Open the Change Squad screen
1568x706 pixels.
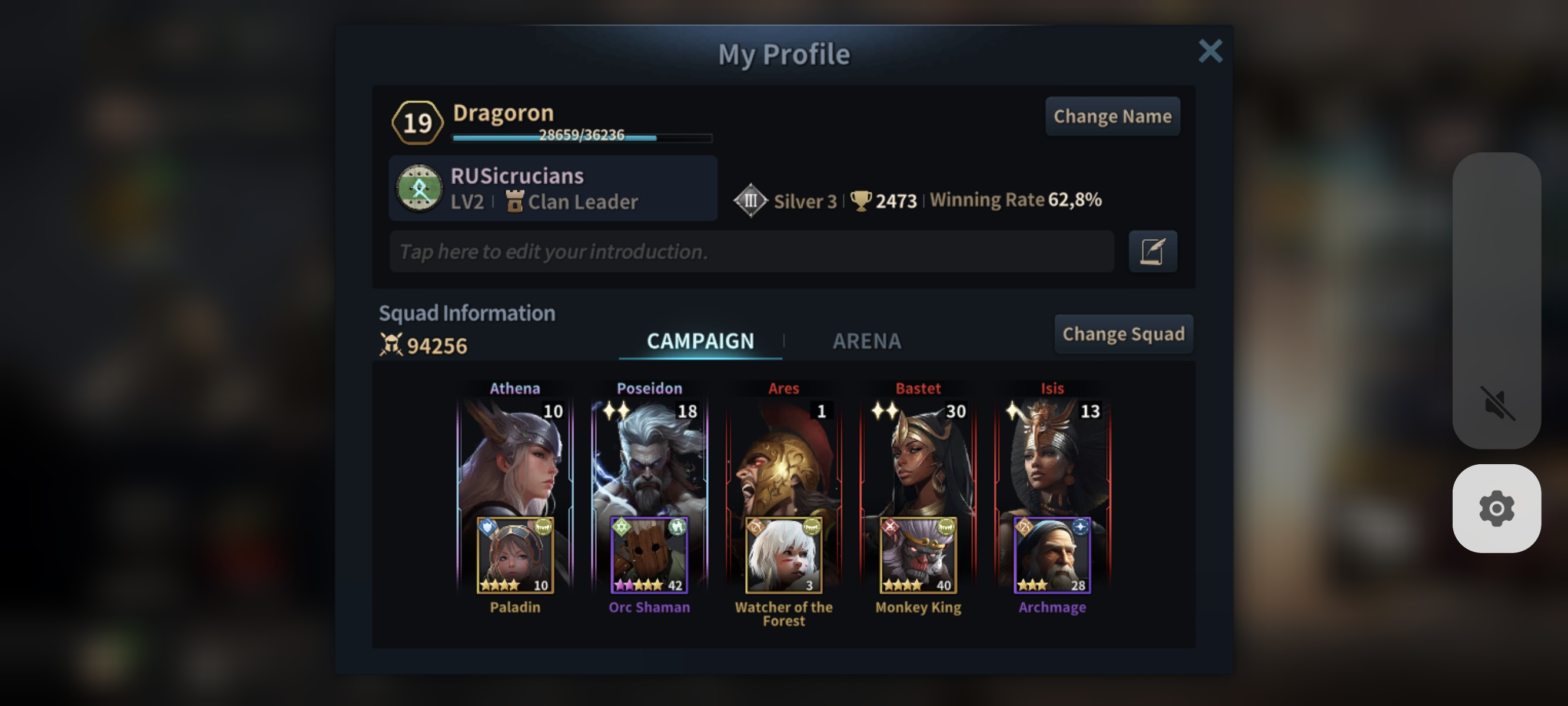click(1123, 334)
